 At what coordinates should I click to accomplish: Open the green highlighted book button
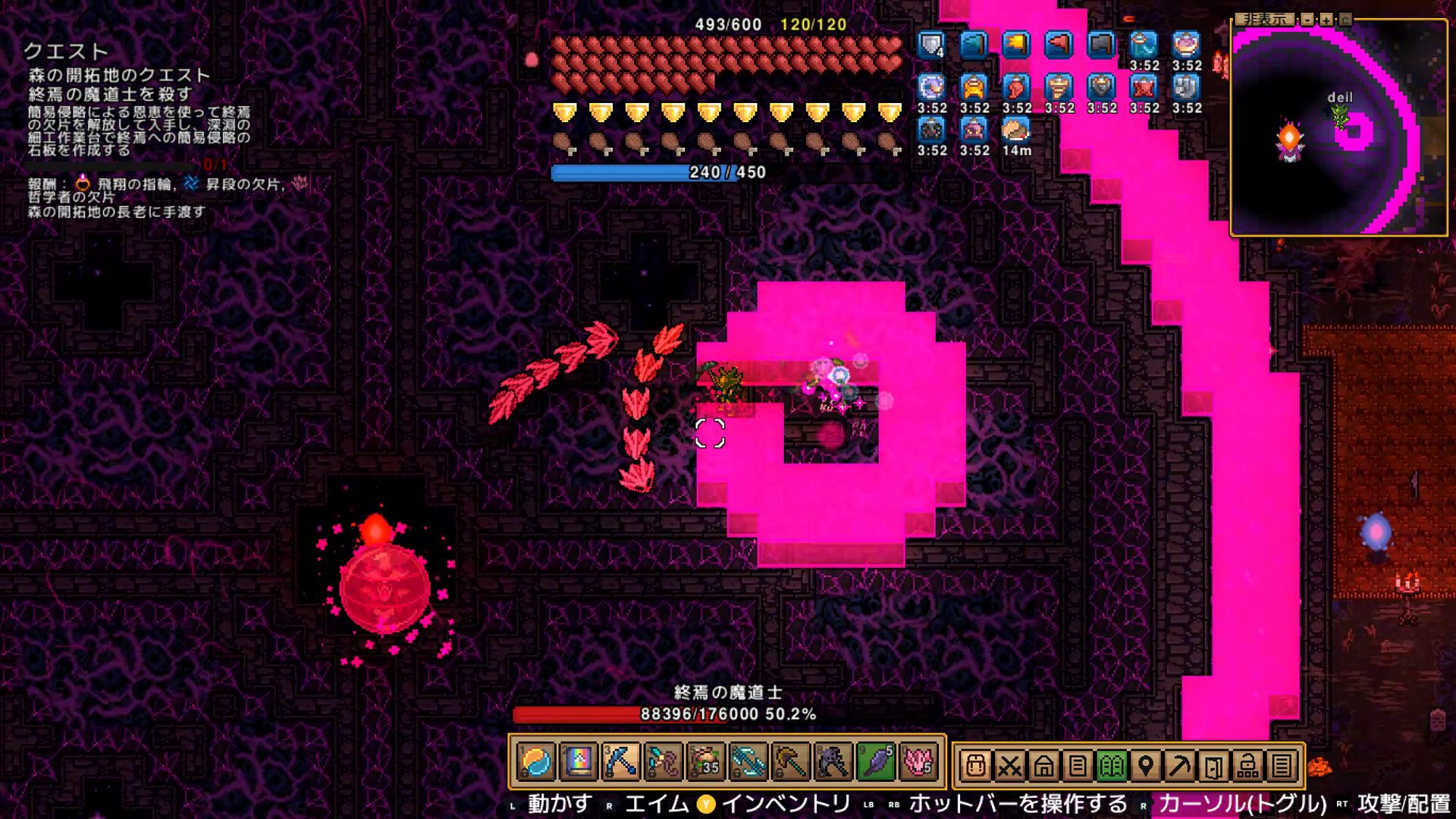(x=1111, y=767)
